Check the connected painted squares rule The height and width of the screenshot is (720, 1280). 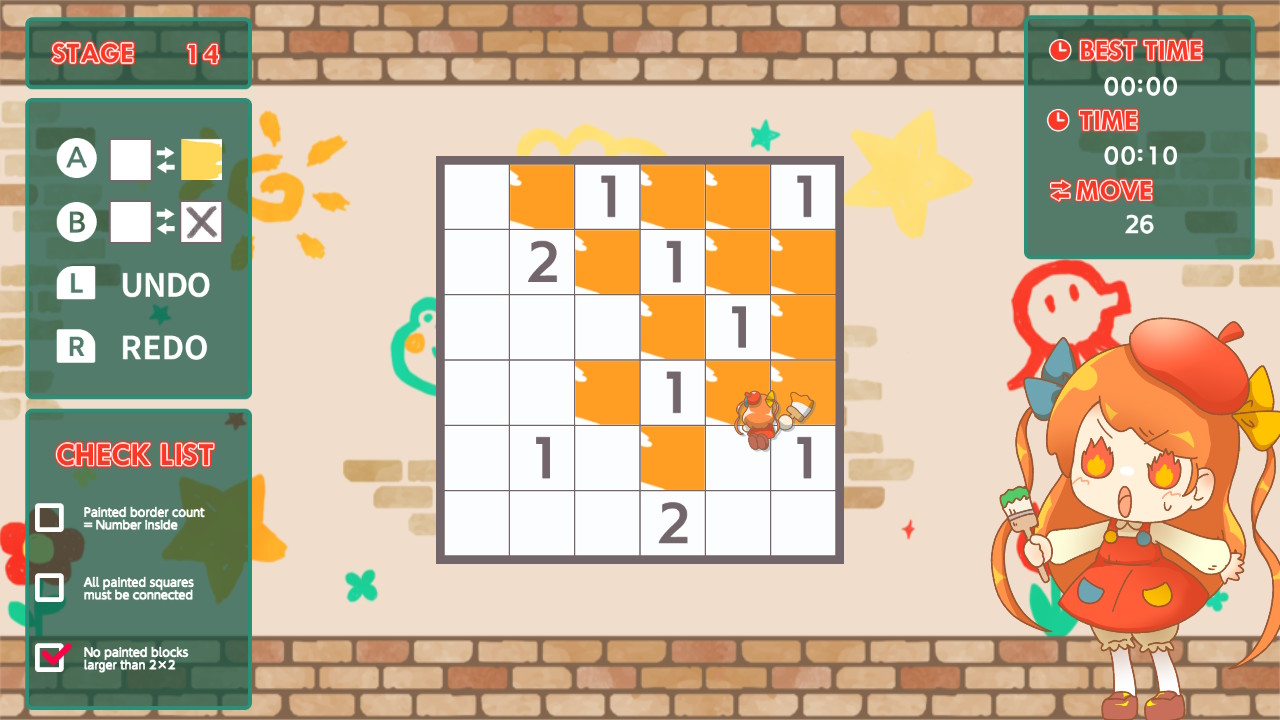coord(50,588)
